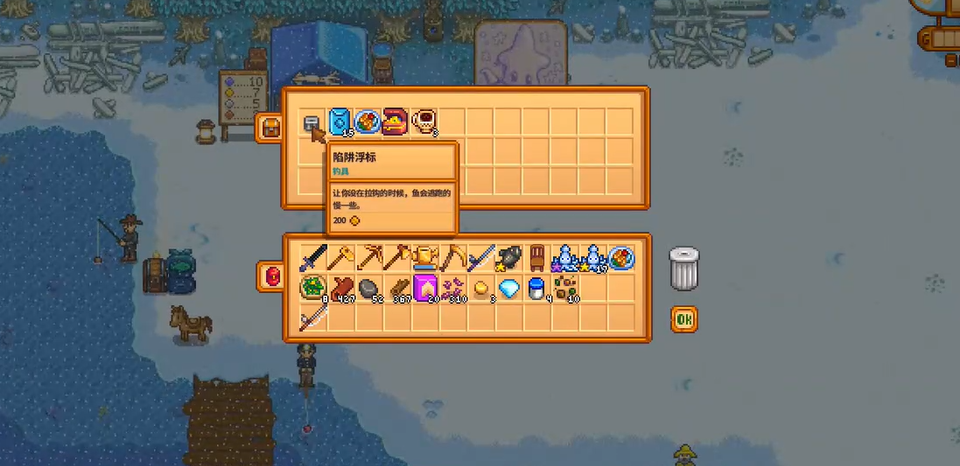Select the hardwood stack of 367
Screen dimensions: 960x466
(397, 289)
